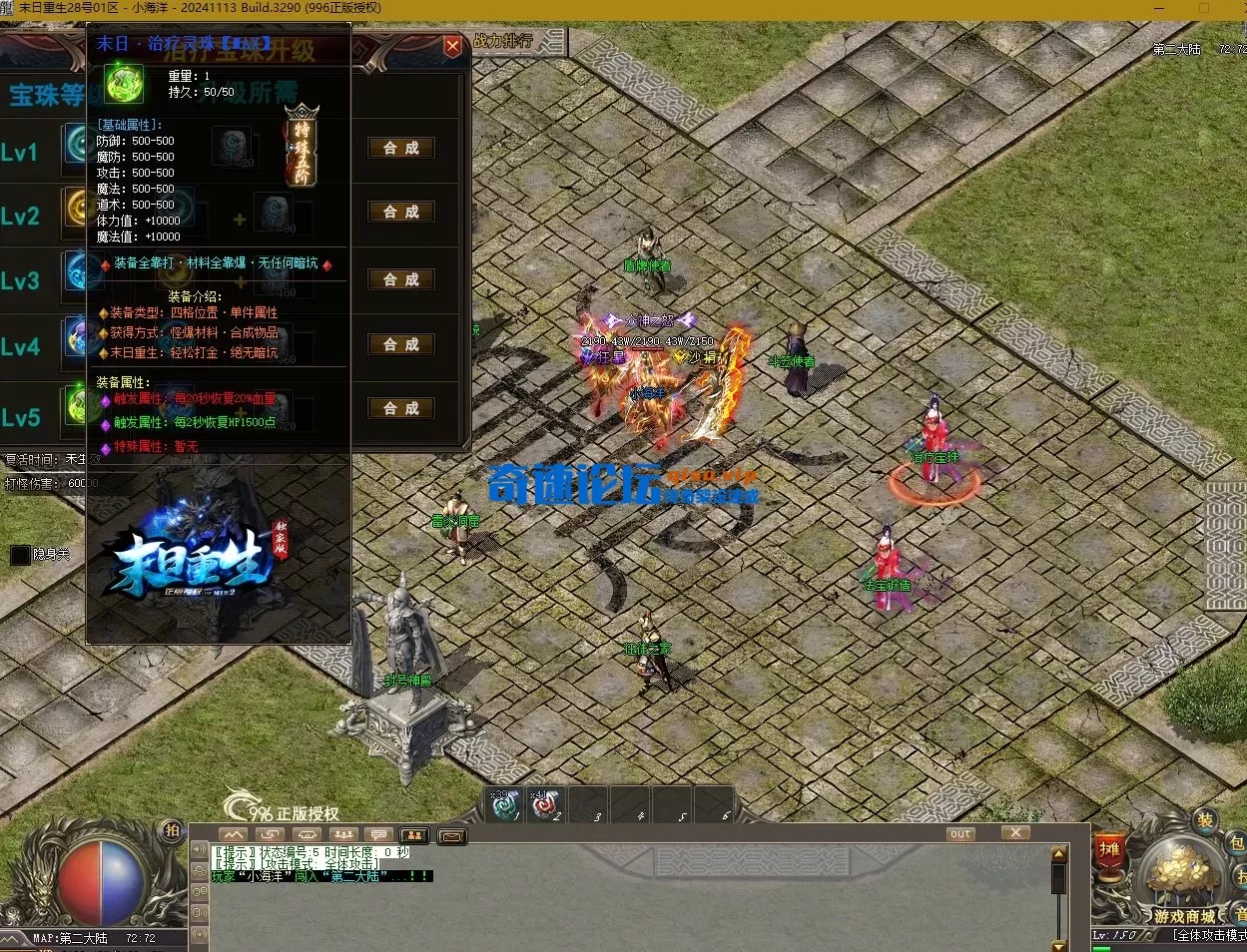
Task: Toggle the 隐身关 checkbox
Action: coord(20,555)
